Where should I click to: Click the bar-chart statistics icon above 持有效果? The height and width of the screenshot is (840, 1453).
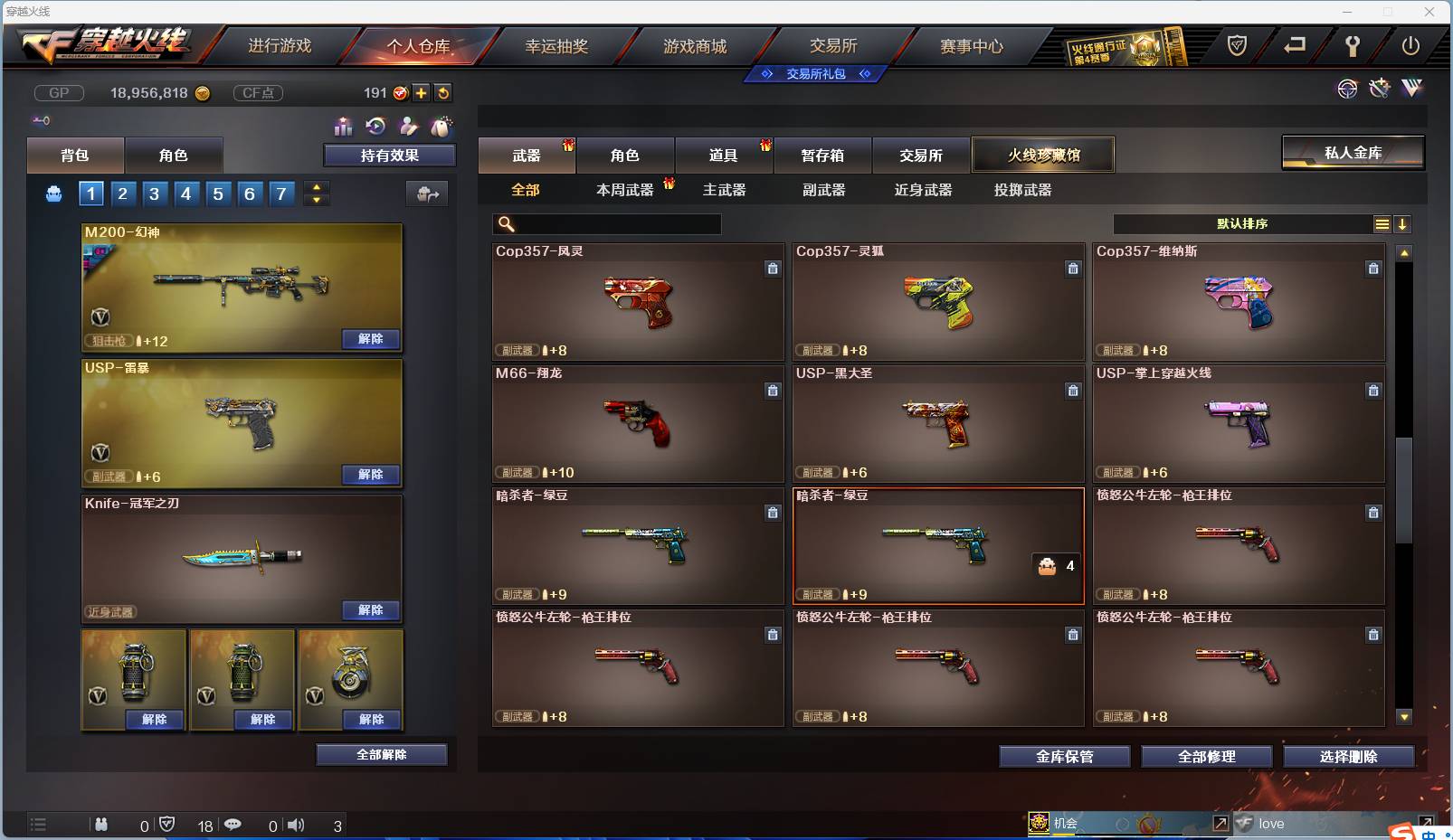(344, 126)
